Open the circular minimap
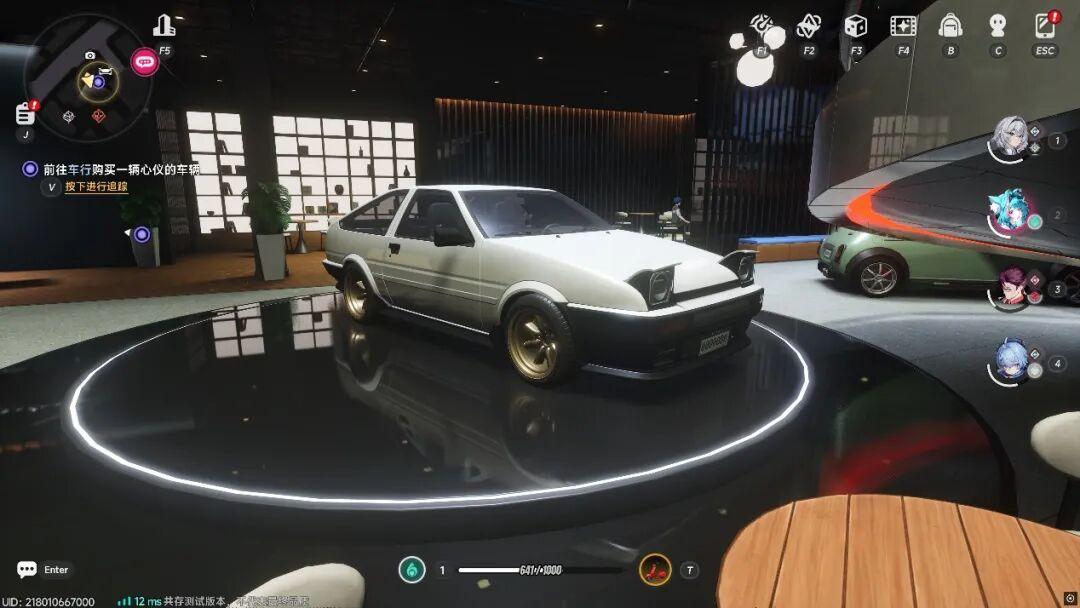 [x=88, y=78]
